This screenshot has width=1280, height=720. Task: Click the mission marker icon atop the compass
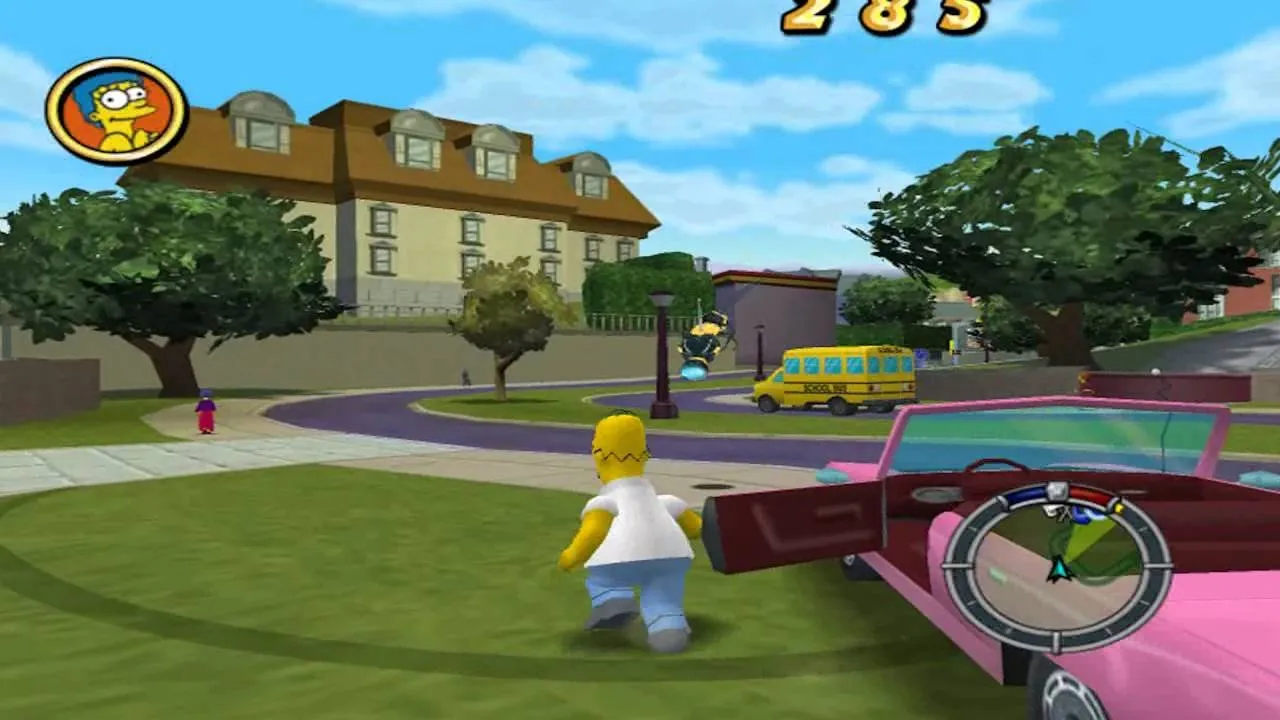tap(1056, 490)
